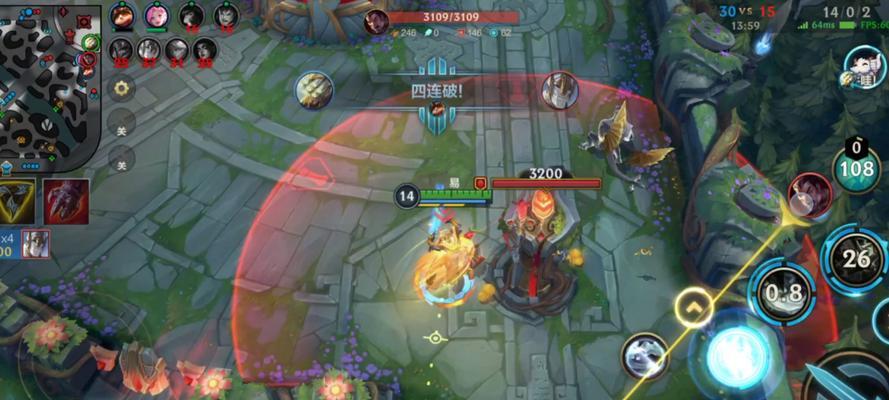
Task: Tap the white circular ability beside the blue orb
Action: pos(645,355)
